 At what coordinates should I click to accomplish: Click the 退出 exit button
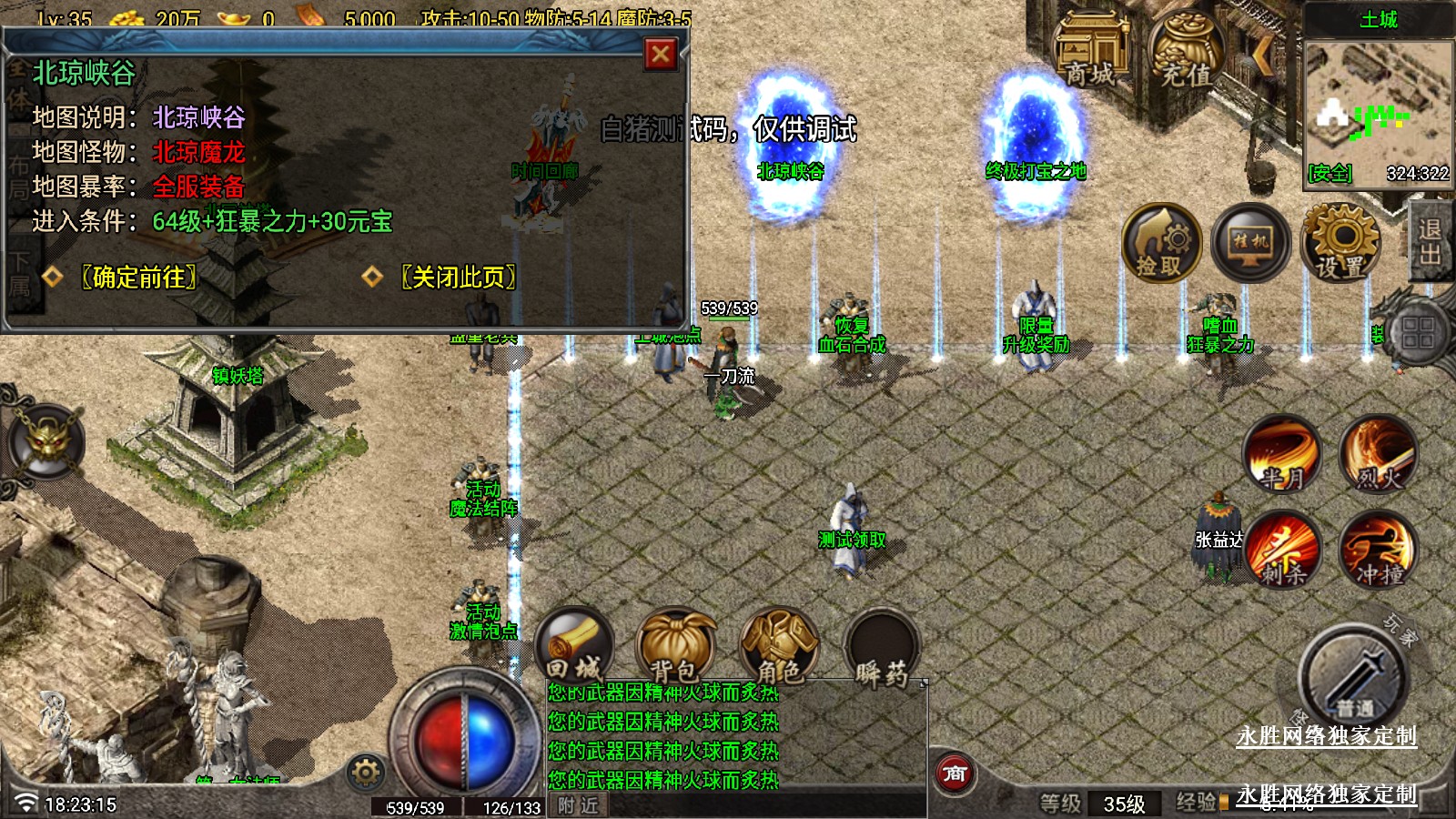1430,242
